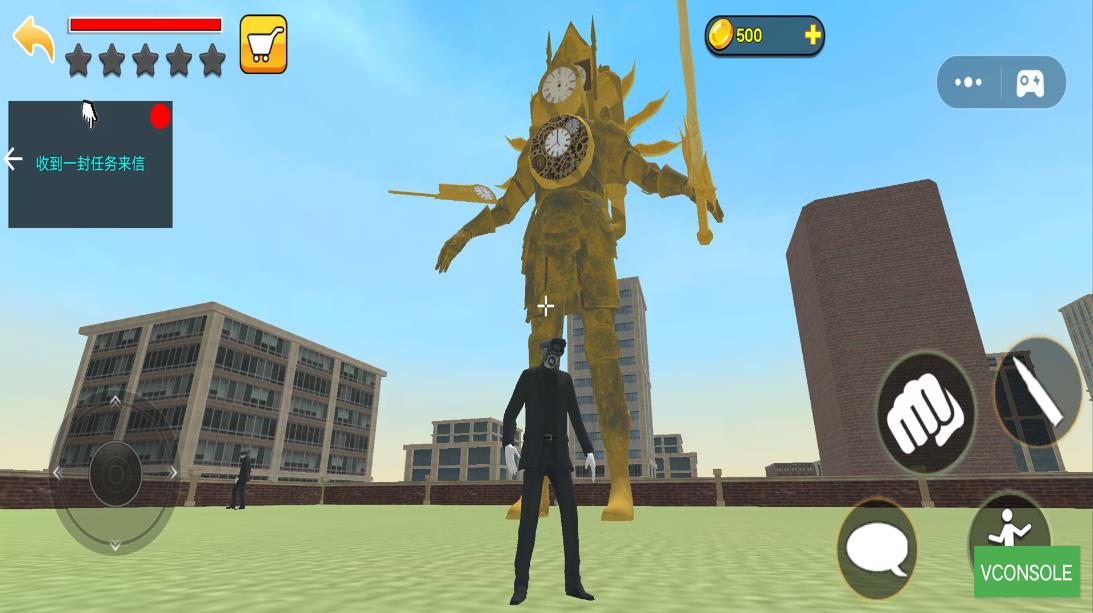Open the green VCONSOLE debug panel
Screen dimensions: 1093x613
pyautogui.click(x=1026, y=573)
